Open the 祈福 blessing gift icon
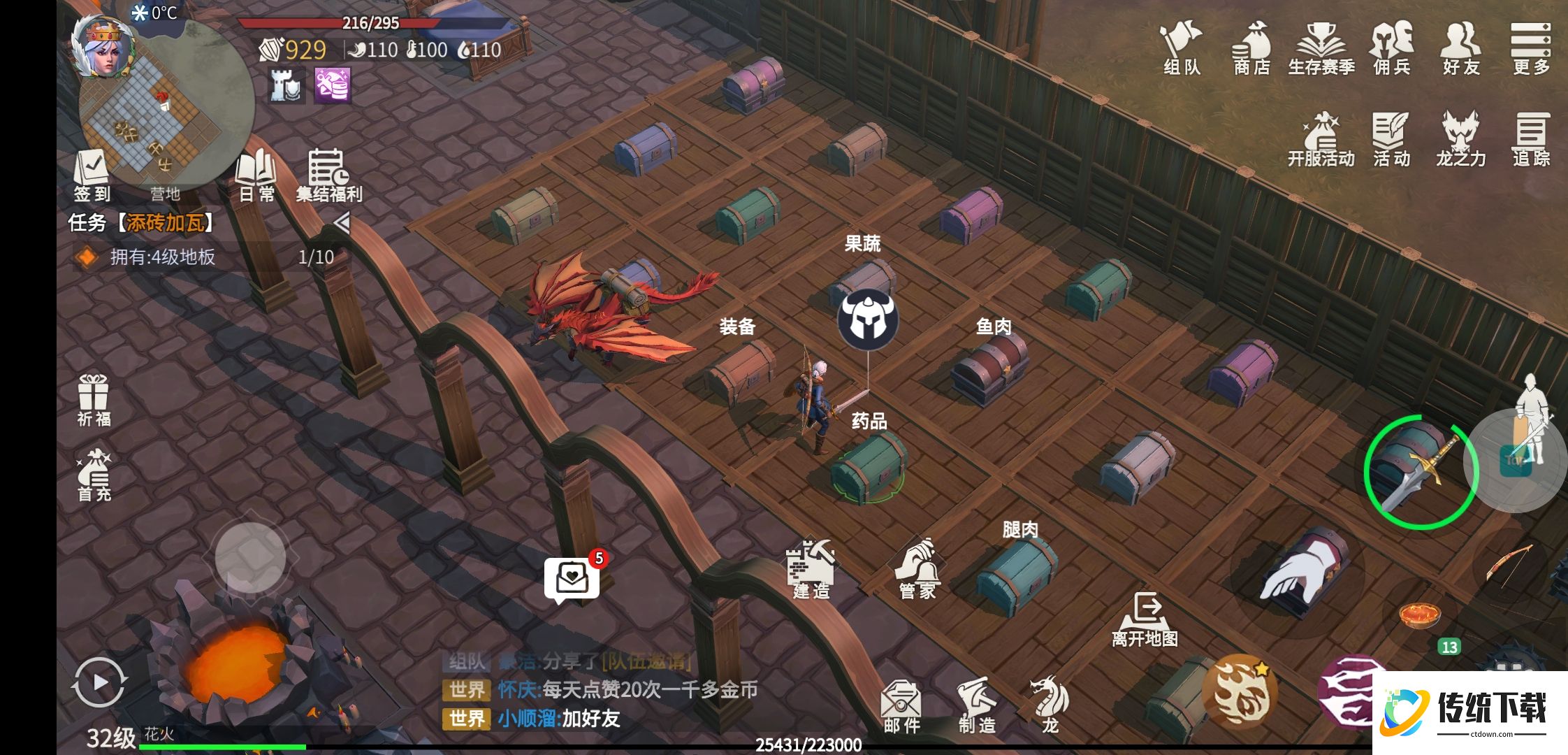The image size is (1568, 755). (94, 400)
